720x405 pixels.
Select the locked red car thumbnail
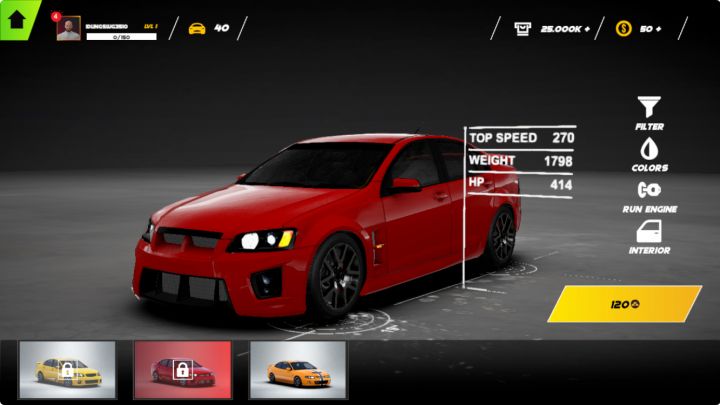click(182, 370)
